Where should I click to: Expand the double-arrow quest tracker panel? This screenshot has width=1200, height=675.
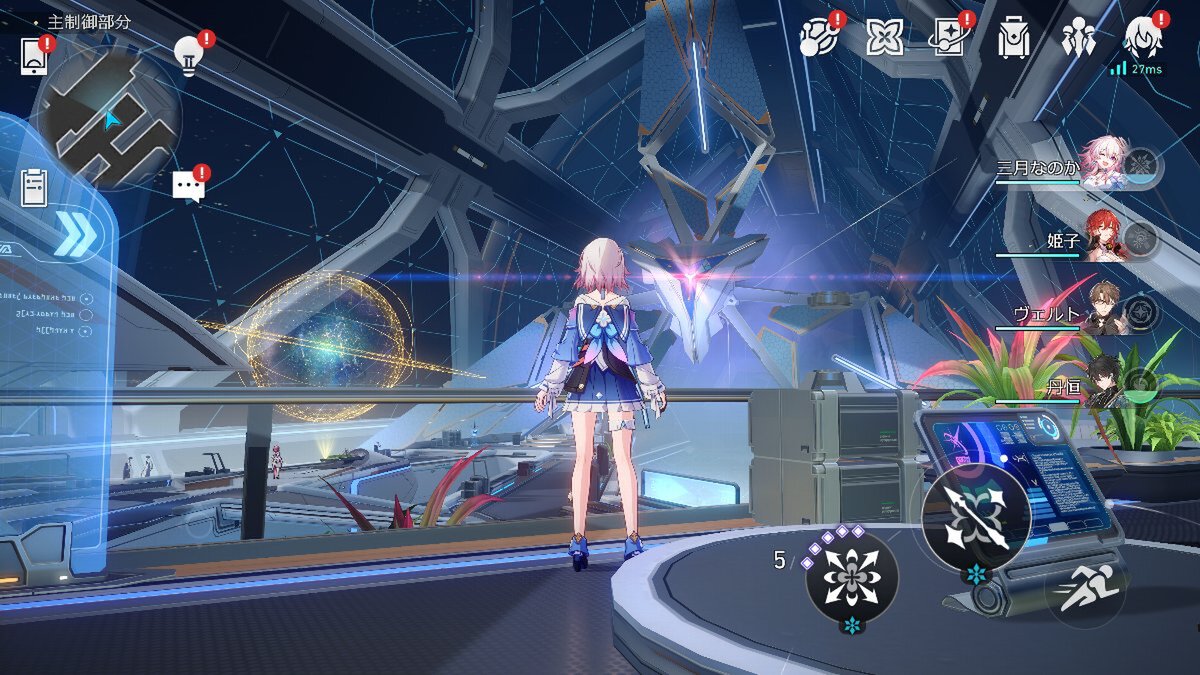pyautogui.click(x=74, y=236)
